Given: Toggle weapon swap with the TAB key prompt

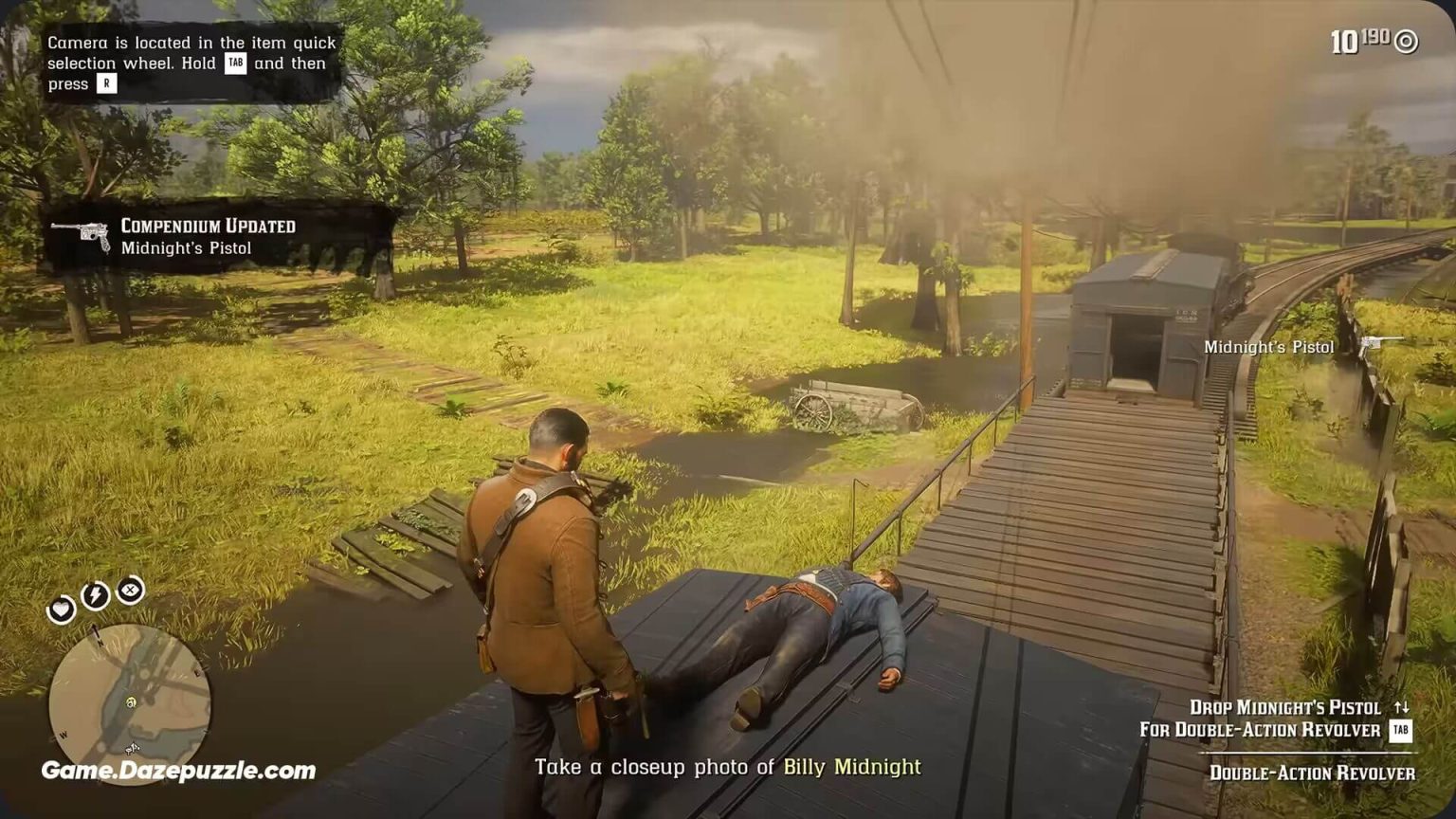Looking at the screenshot, I should tap(1400, 730).
